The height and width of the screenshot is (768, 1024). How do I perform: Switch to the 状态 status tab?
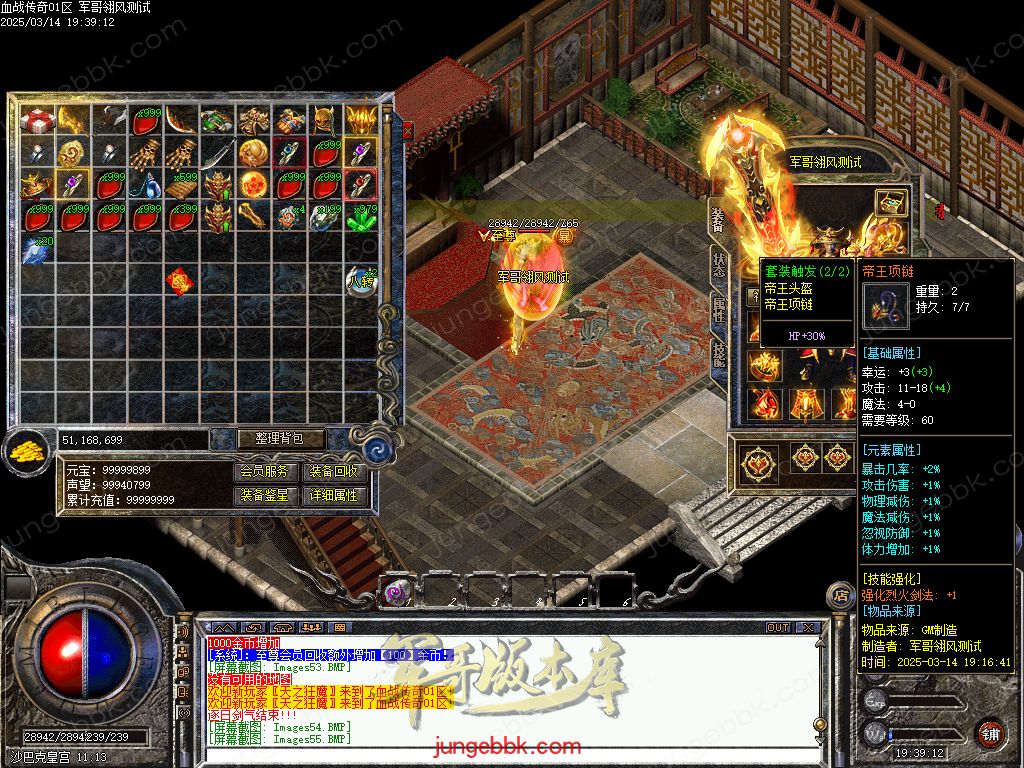pos(718,265)
